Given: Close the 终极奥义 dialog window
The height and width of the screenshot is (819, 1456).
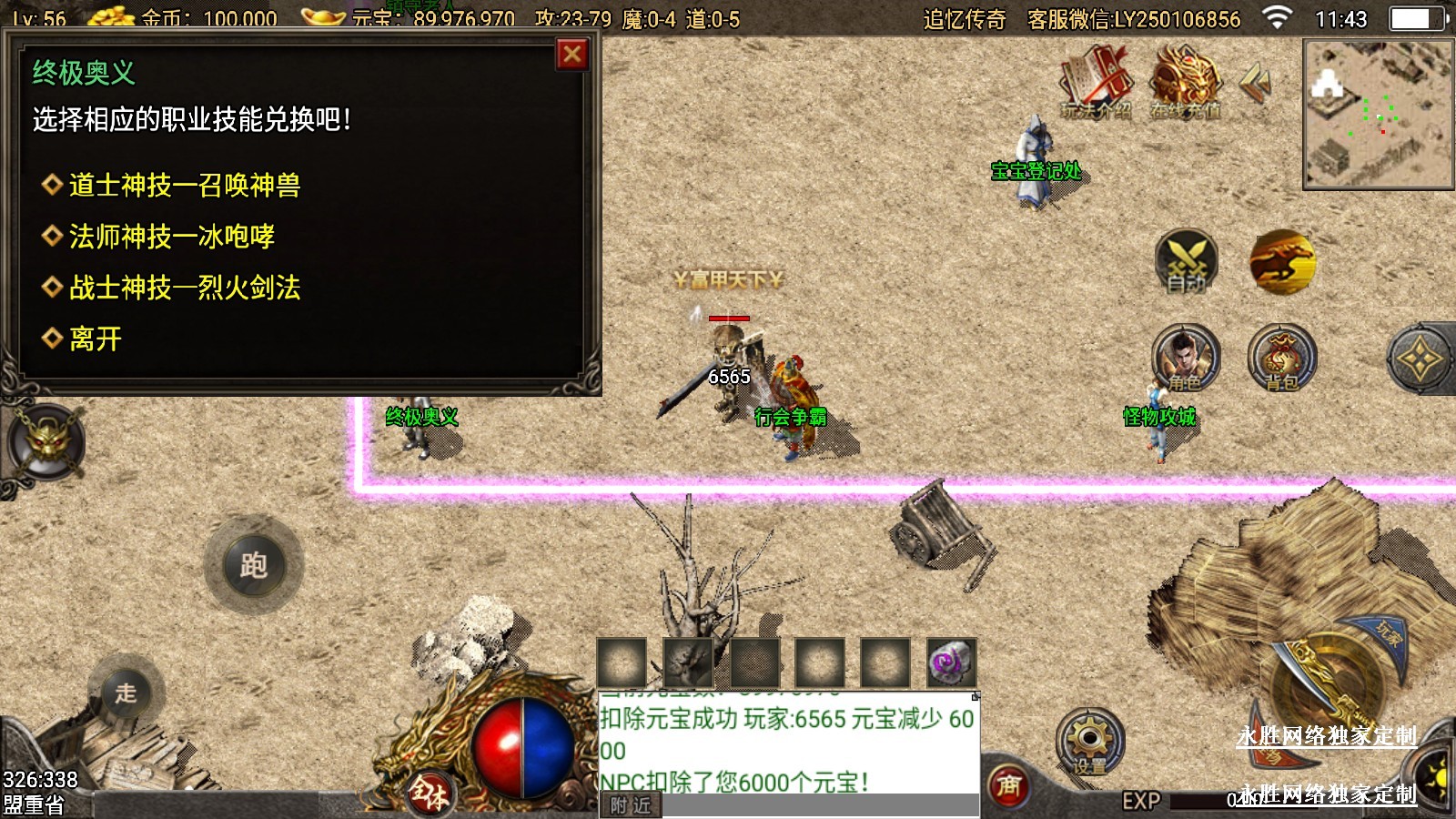Looking at the screenshot, I should [x=572, y=55].
